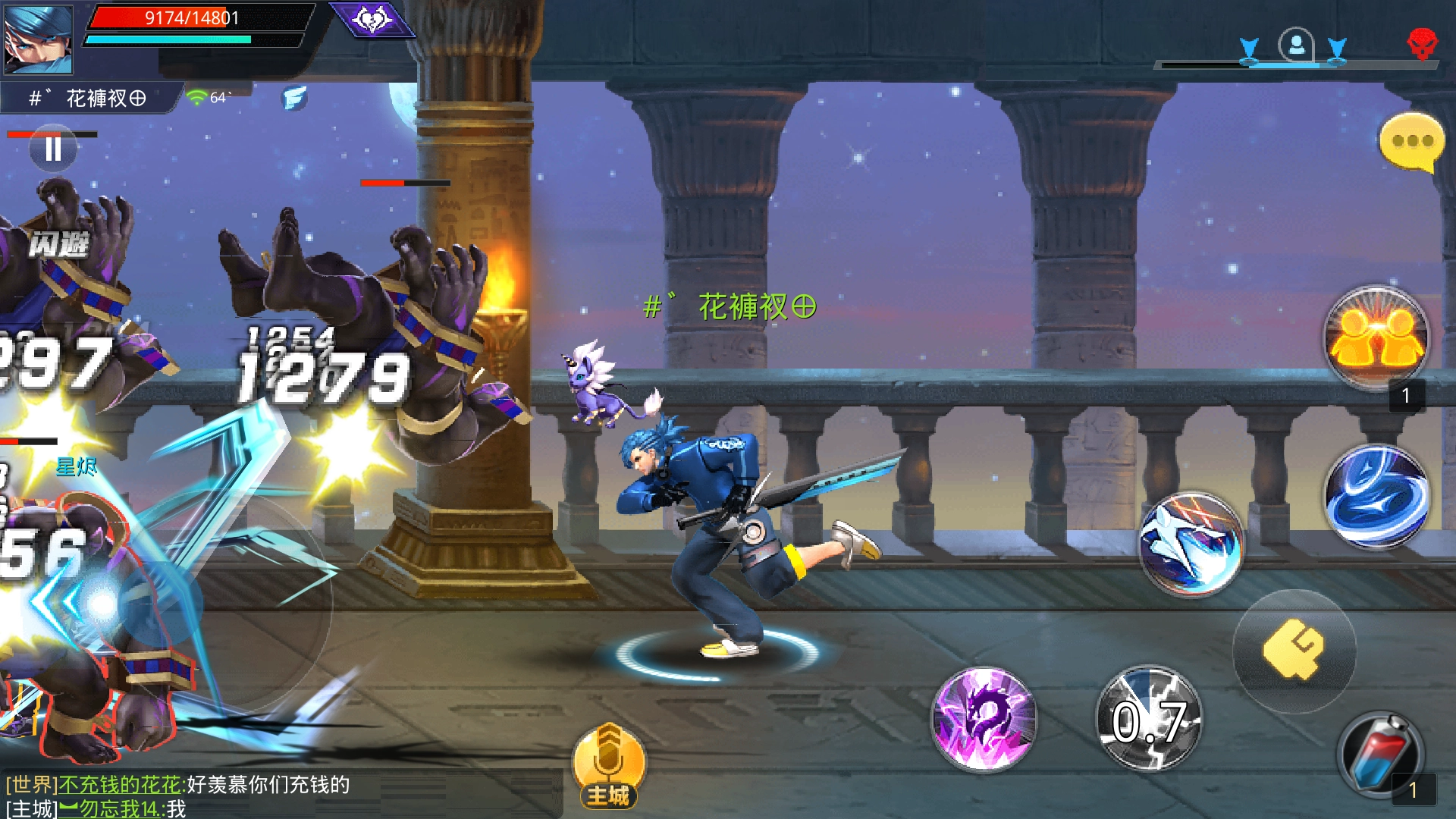Use the red and blue potion
Image resolution: width=1456 pixels, height=819 pixels.
tap(1380, 755)
